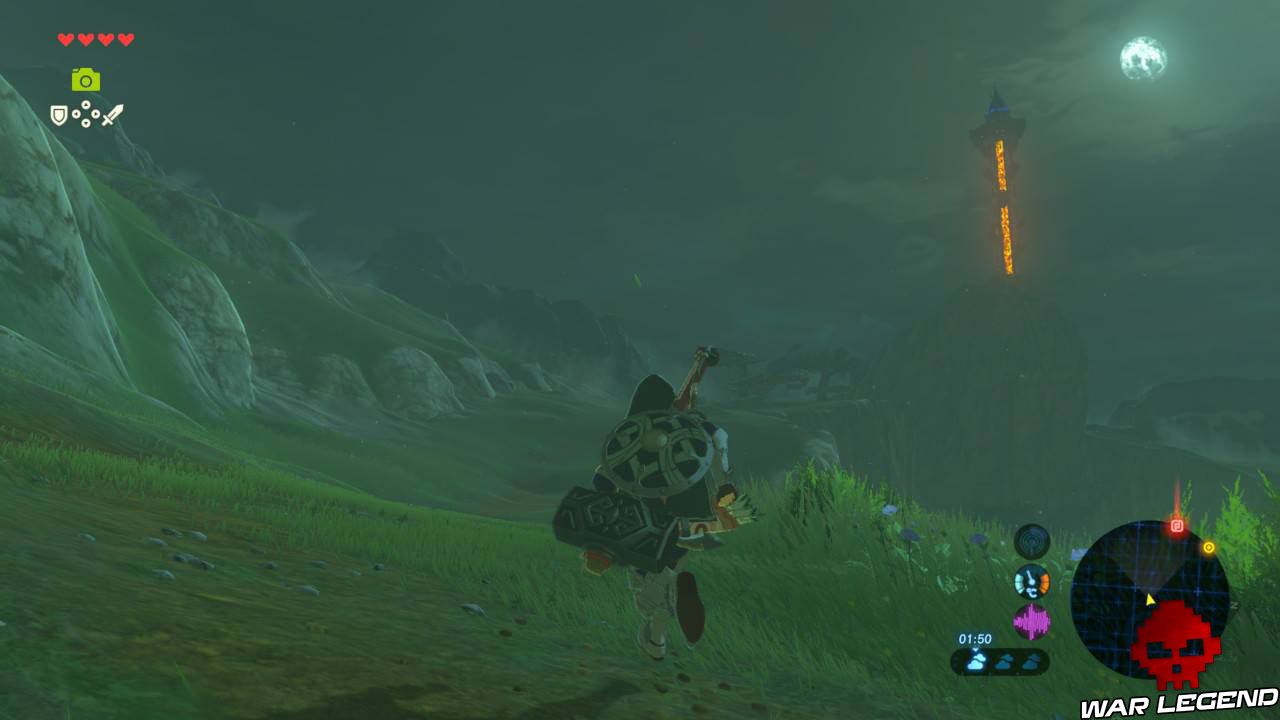
Task: Click the in-game clock showing 01:50
Action: point(975,637)
